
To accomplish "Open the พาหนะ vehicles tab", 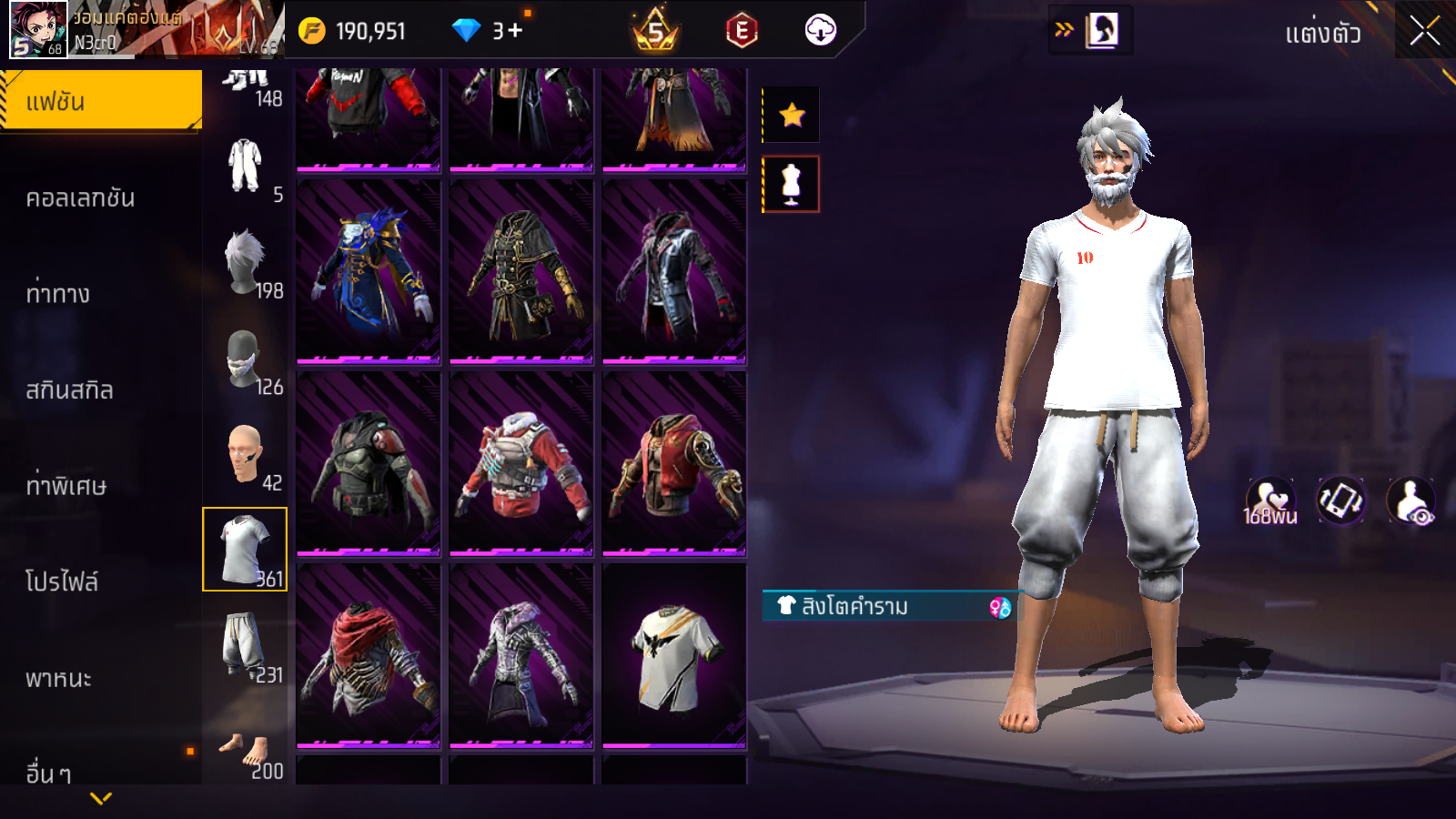I will point(59,678).
